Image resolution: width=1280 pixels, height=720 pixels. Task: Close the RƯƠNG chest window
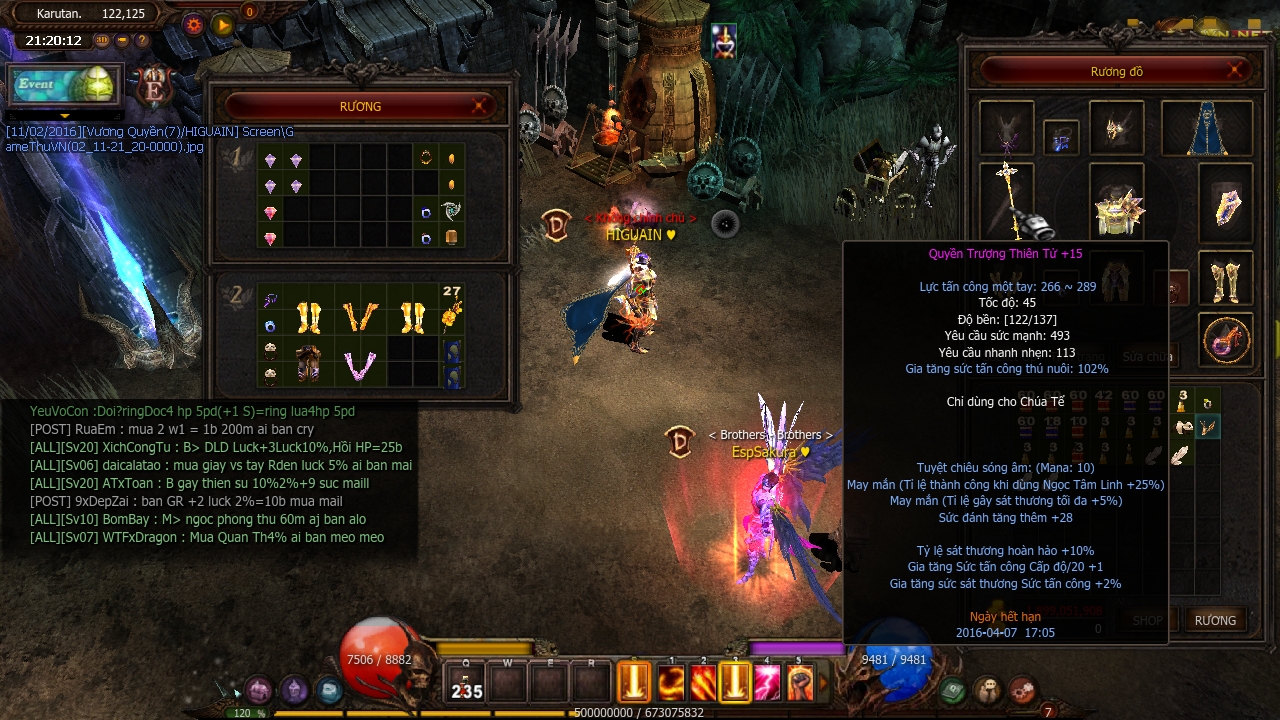pos(481,105)
